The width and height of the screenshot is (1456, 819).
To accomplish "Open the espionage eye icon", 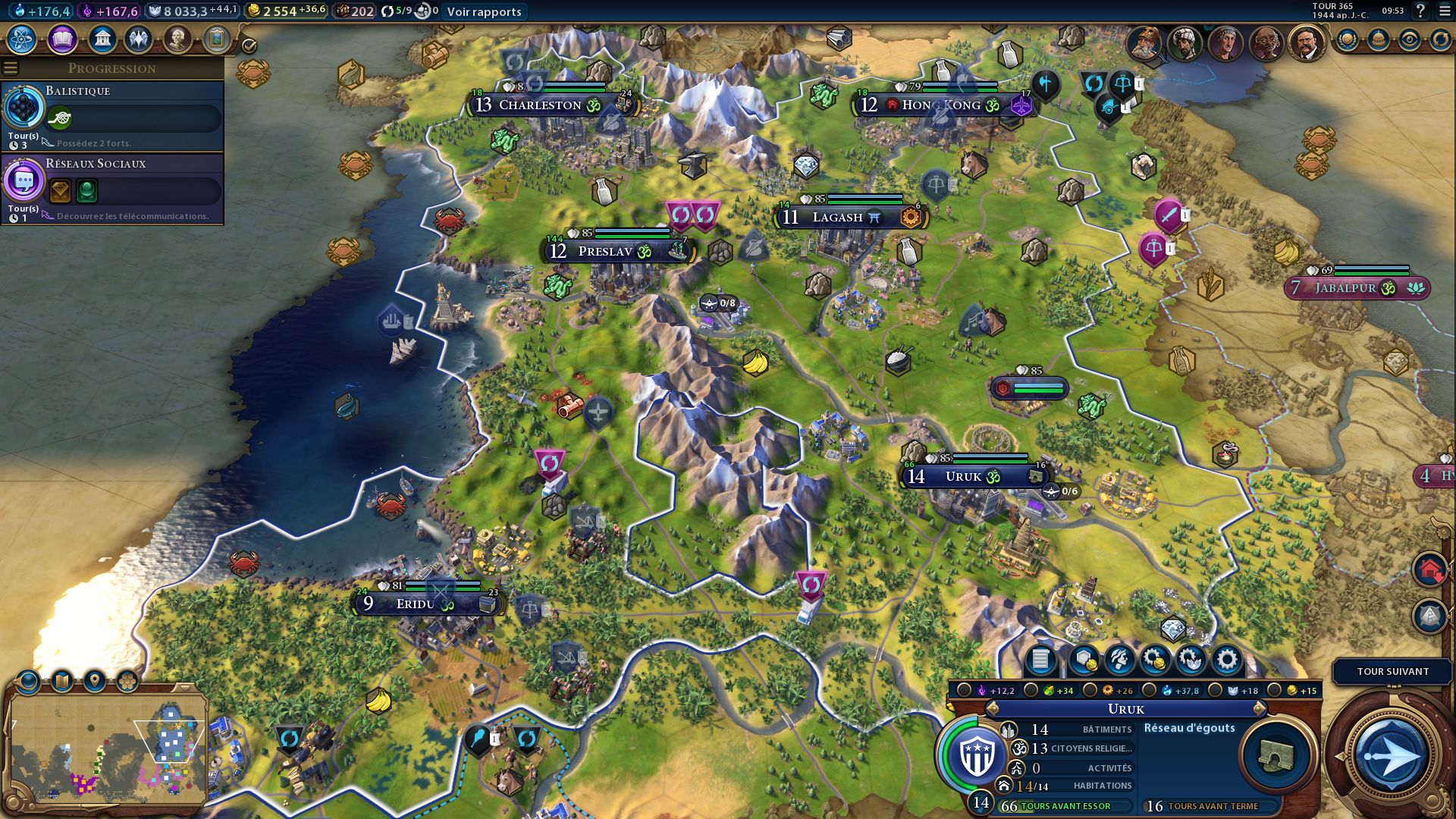I will tap(1409, 39).
